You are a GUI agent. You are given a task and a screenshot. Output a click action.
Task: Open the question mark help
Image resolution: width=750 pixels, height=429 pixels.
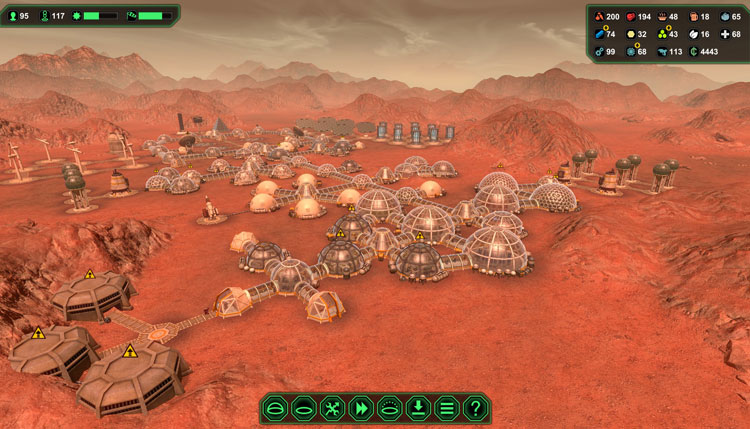pos(476,408)
